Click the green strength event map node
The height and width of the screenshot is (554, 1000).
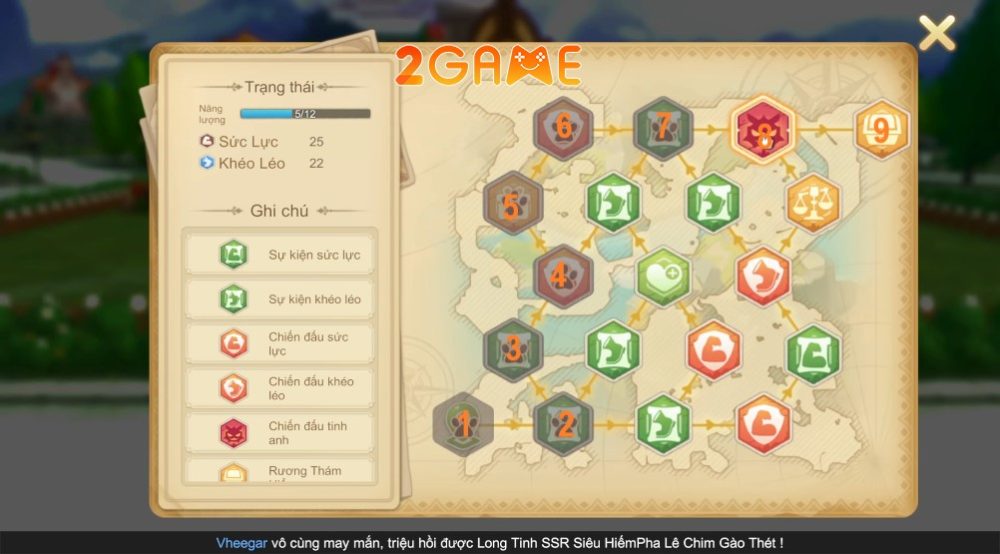pos(813,352)
